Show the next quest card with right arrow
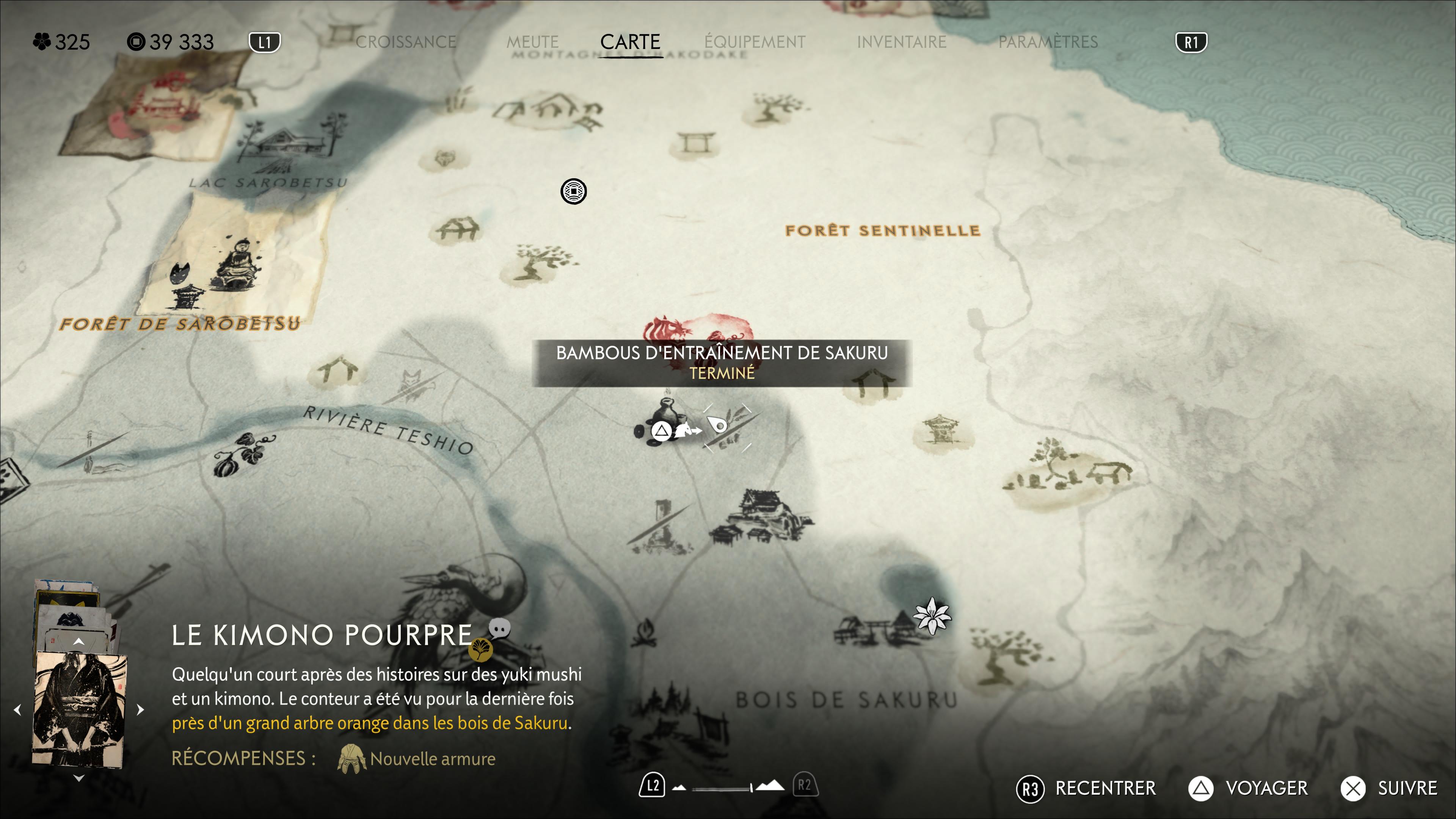Image resolution: width=1456 pixels, height=819 pixels. pyautogui.click(x=141, y=709)
